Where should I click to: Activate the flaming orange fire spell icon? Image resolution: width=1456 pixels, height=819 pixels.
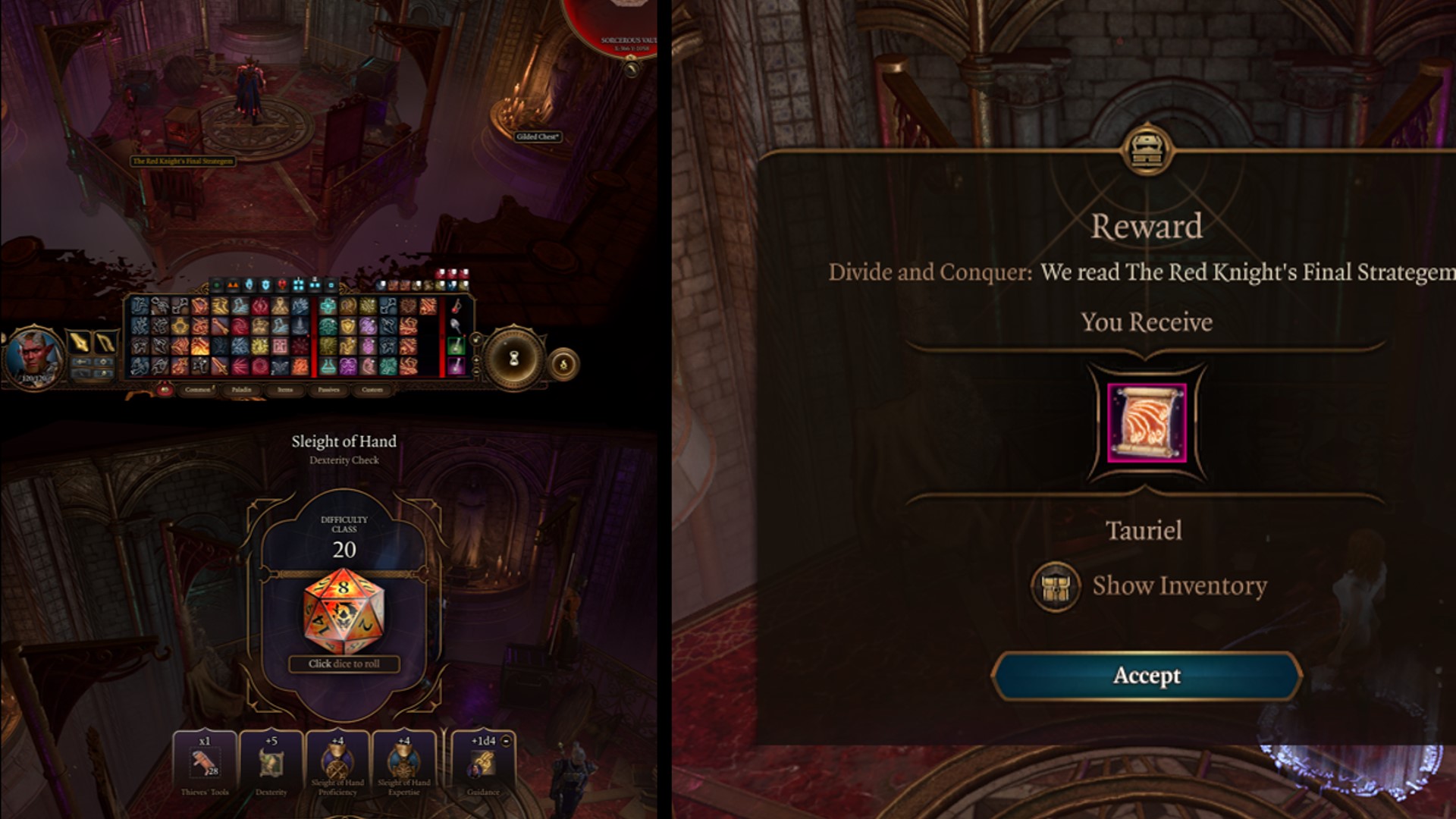click(200, 347)
